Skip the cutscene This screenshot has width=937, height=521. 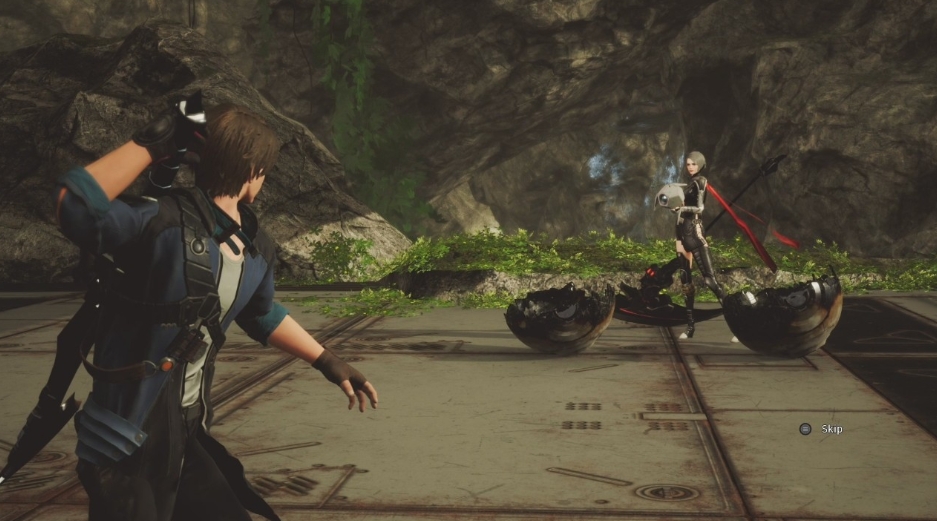(822, 429)
